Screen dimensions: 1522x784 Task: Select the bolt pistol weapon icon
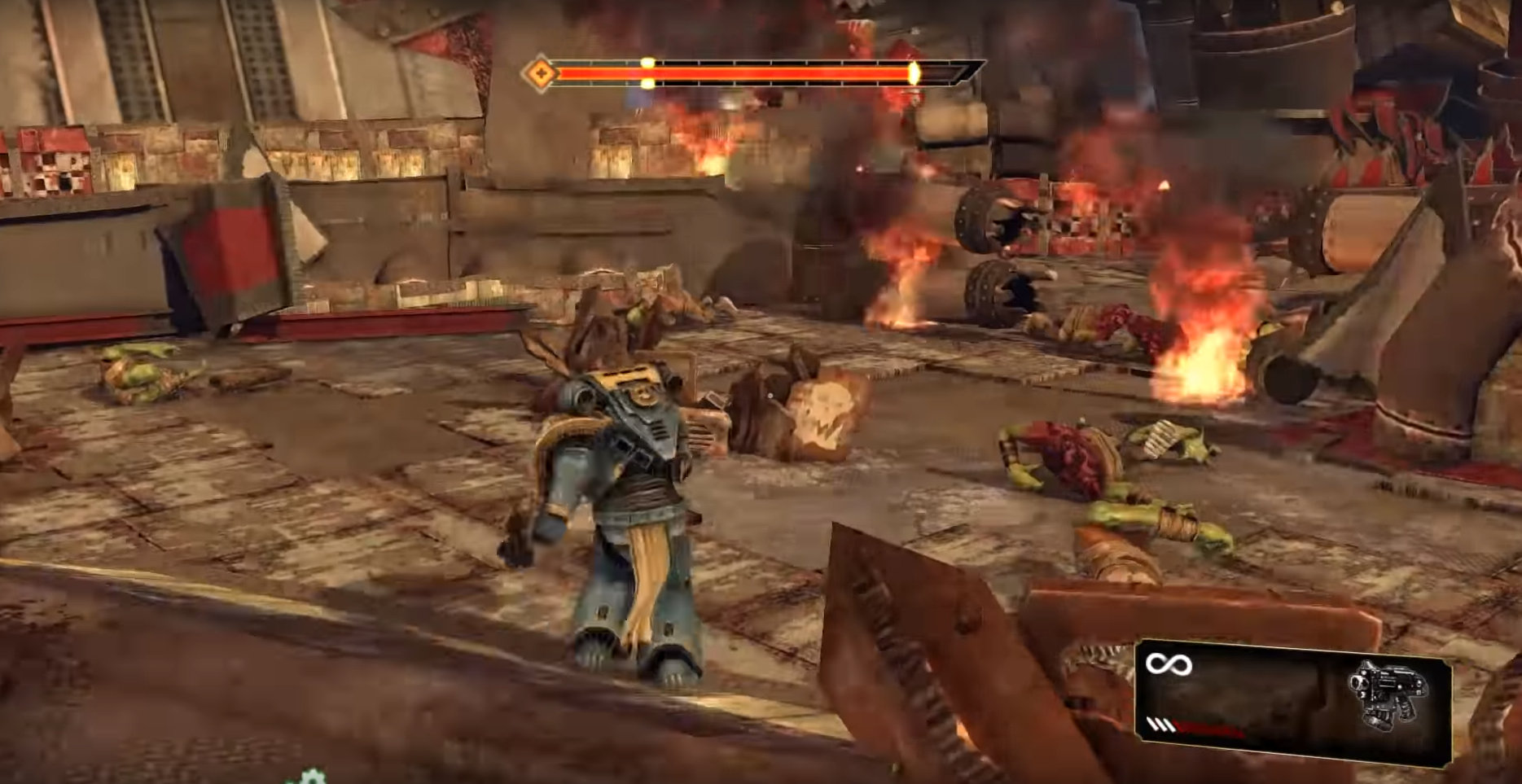(x=1387, y=694)
